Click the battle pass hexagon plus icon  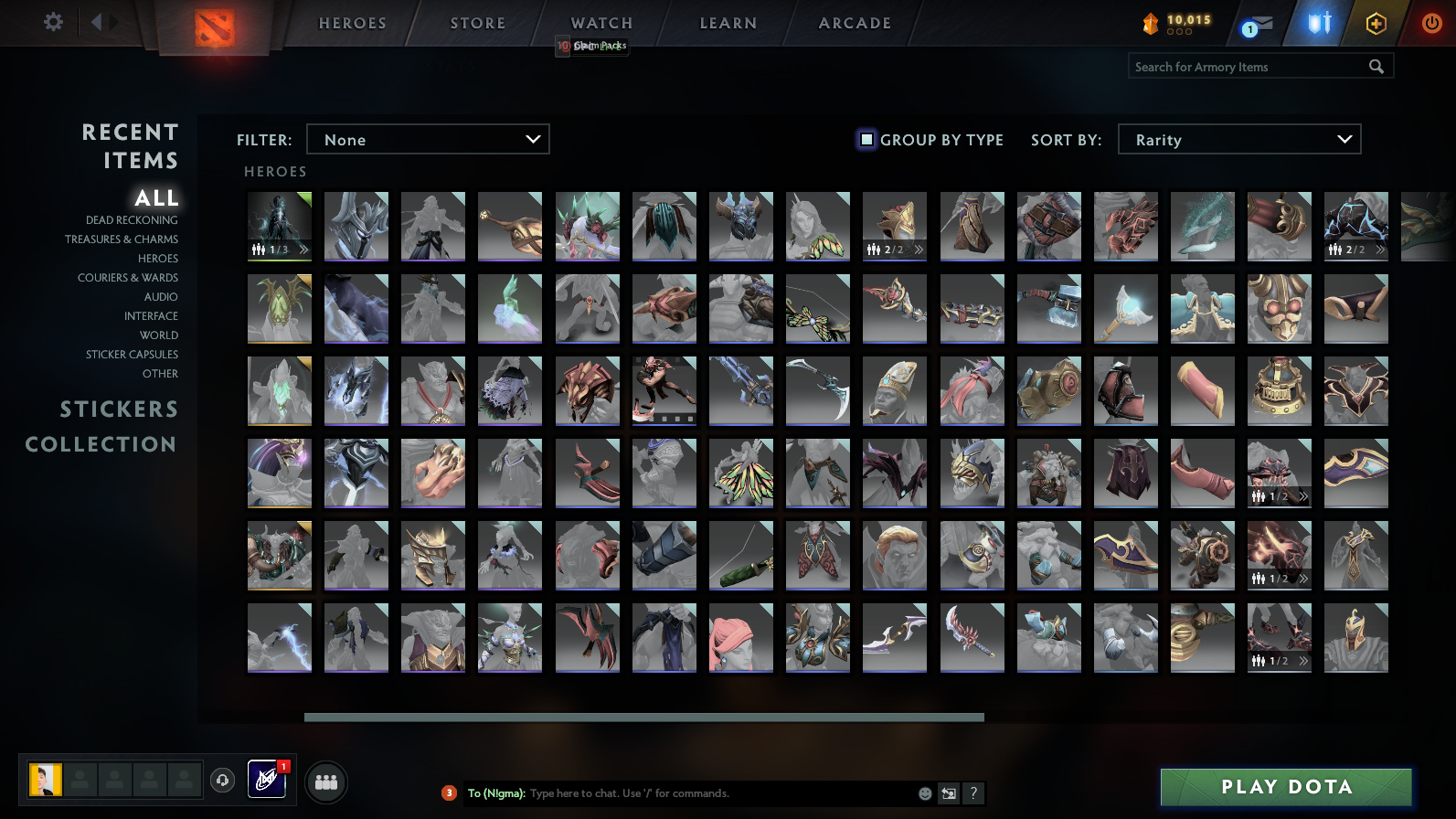point(1375,23)
